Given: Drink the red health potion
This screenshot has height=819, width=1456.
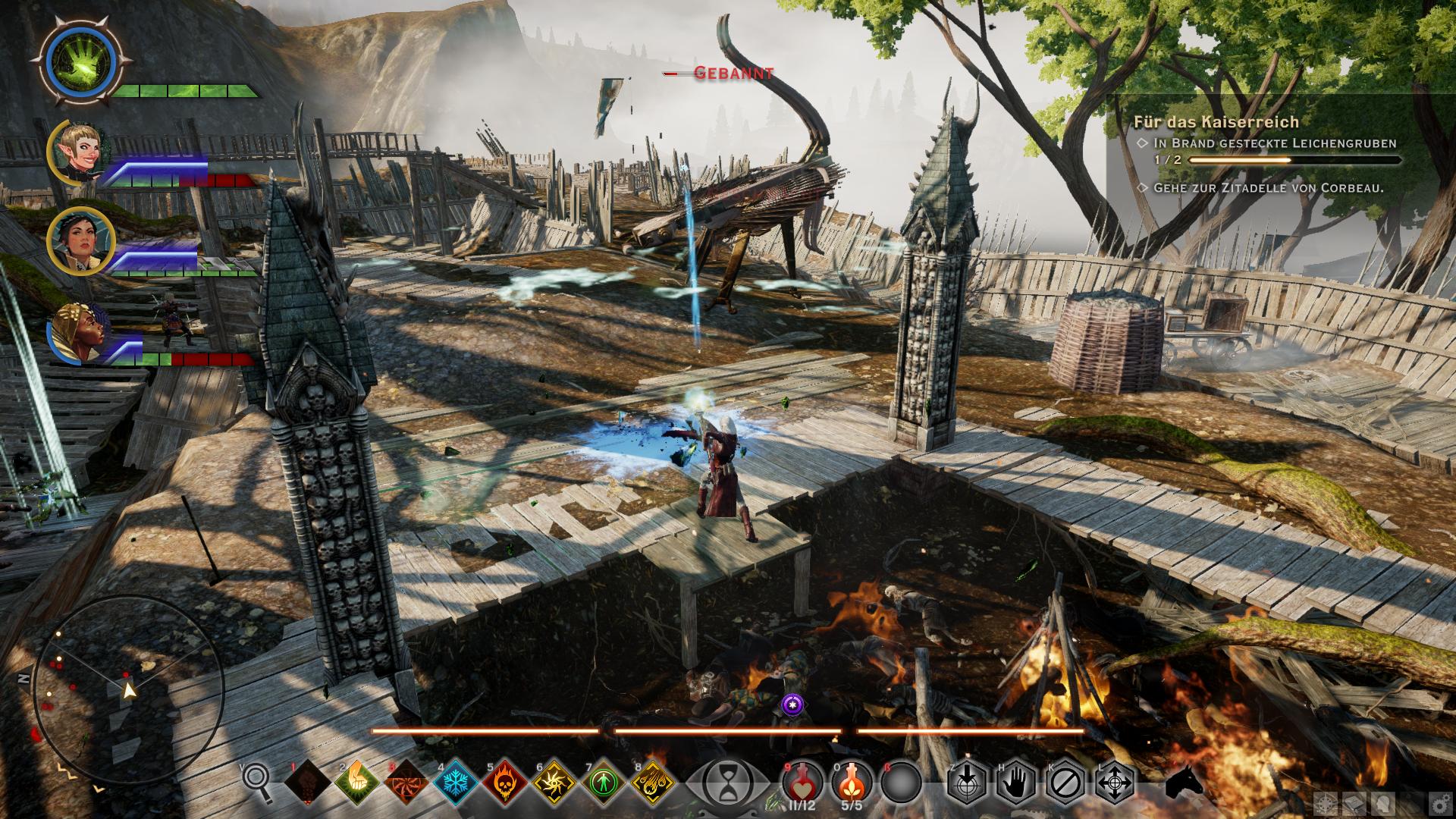Looking at the screenshot, I should (802, 781).
